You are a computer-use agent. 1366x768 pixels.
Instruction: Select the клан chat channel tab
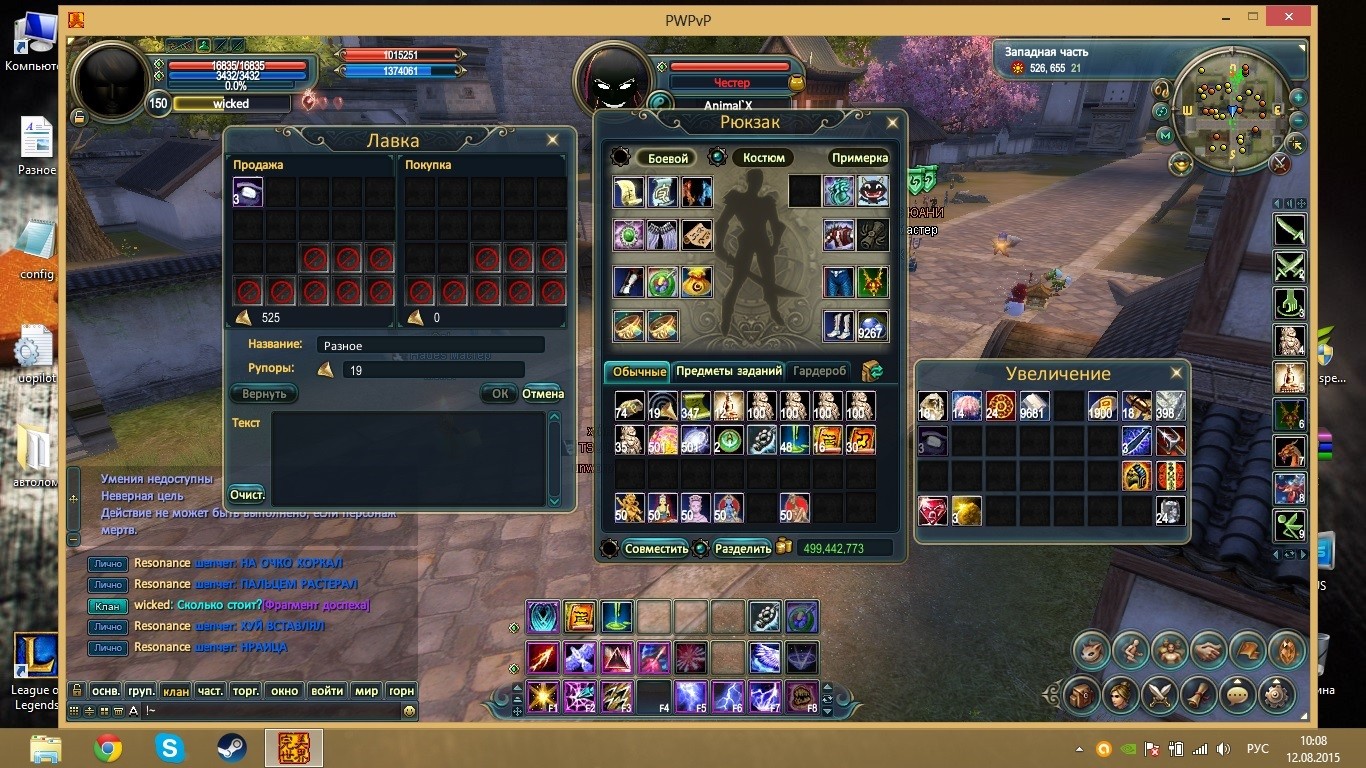point(176,690)
